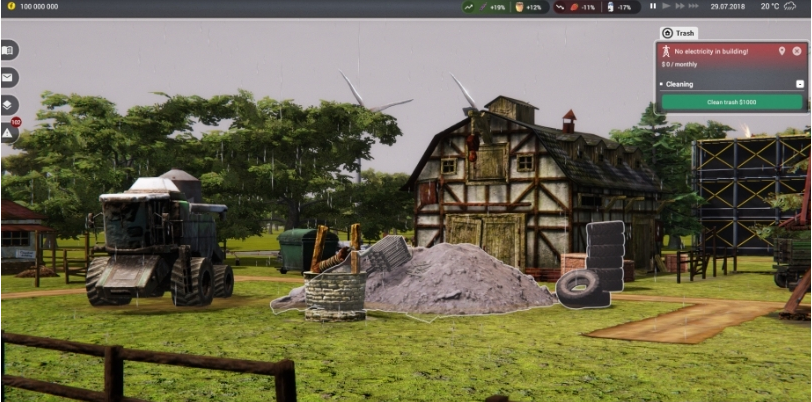
Task: Switch to double fast-forward speed
Action: (x=680, y=6)
